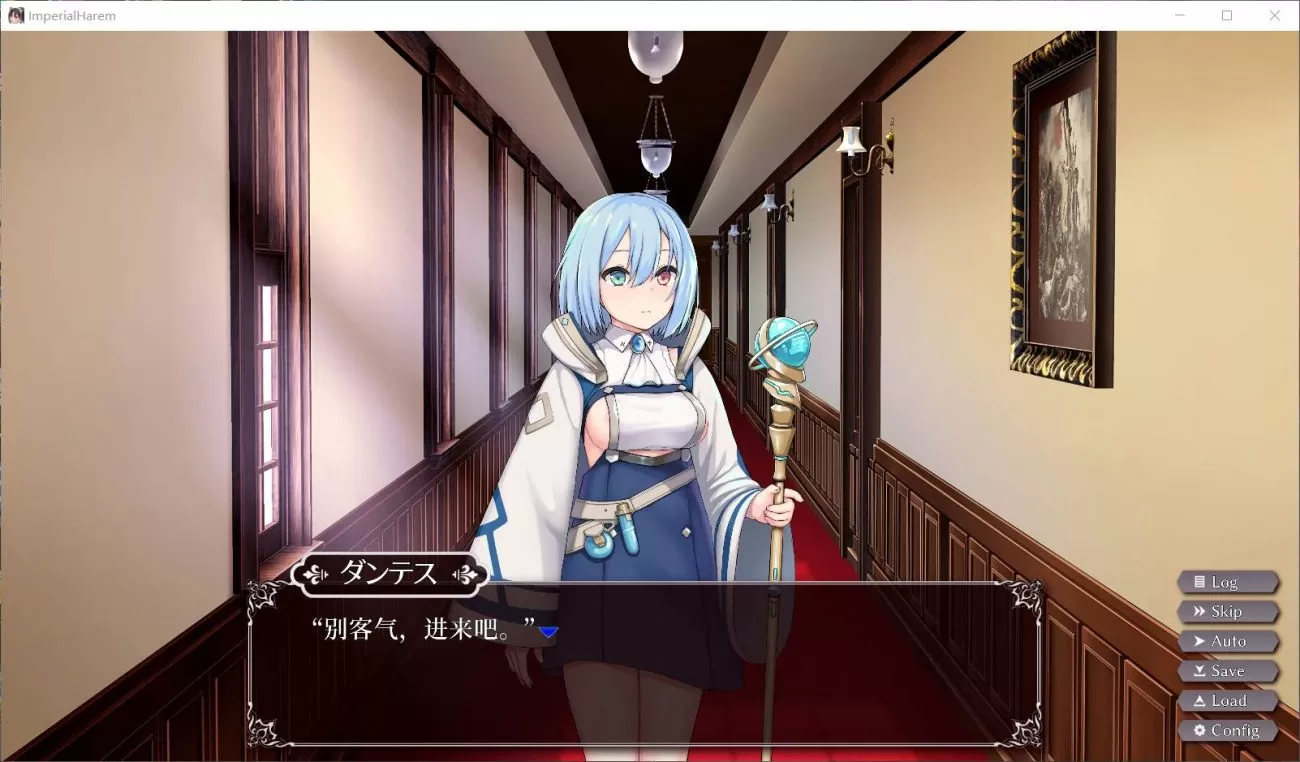Click the Save down-arrow icon

point(1199,670)
